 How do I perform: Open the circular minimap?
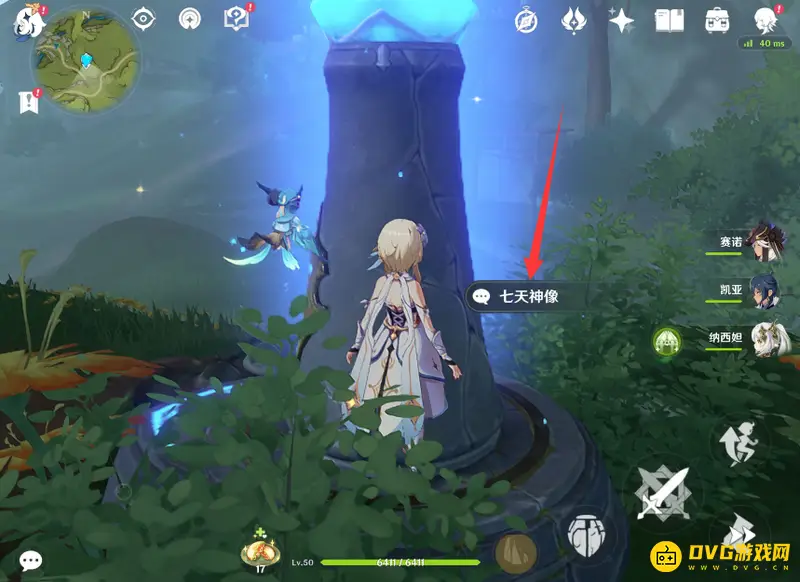pyautogui.click(x=84, y=62)
